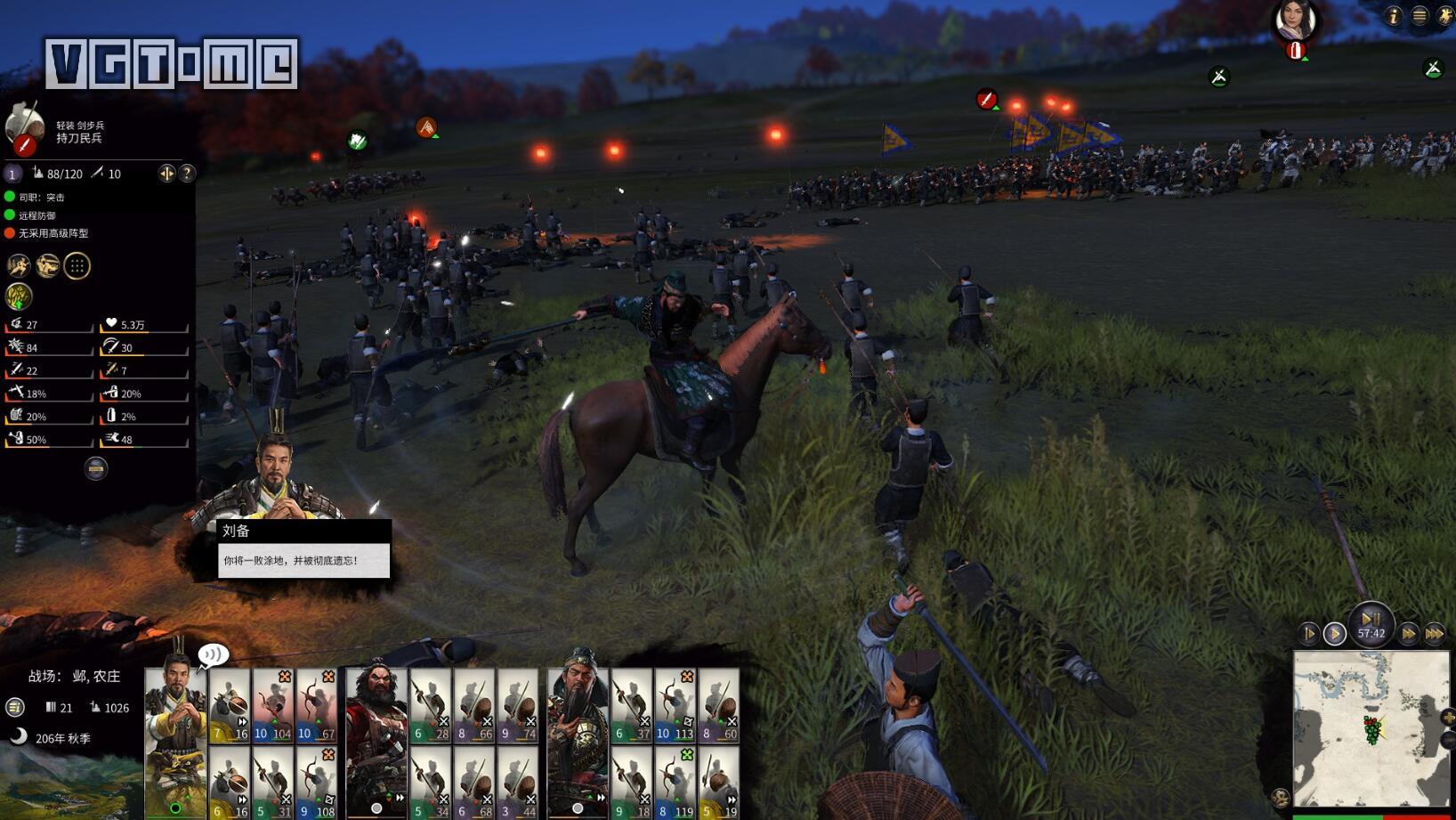1456x820 pixels.
Task: Toggle the pause/play battle button
Action: [x=1371, y=621]
